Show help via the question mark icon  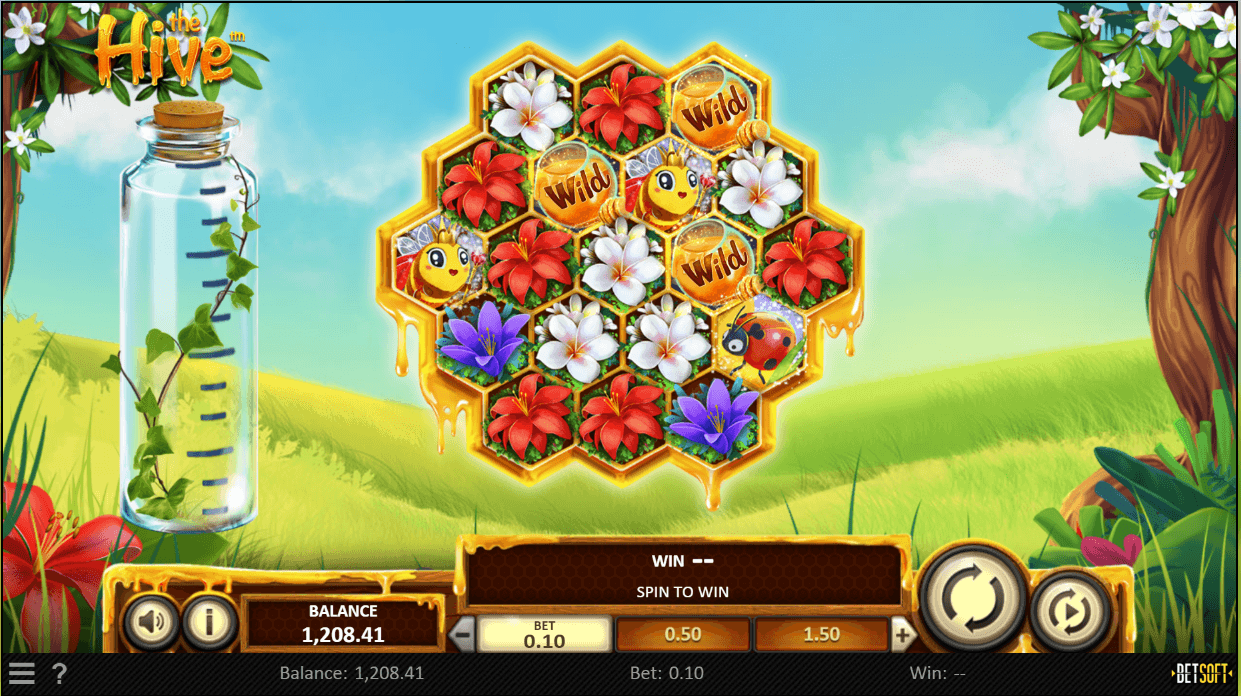59,673
